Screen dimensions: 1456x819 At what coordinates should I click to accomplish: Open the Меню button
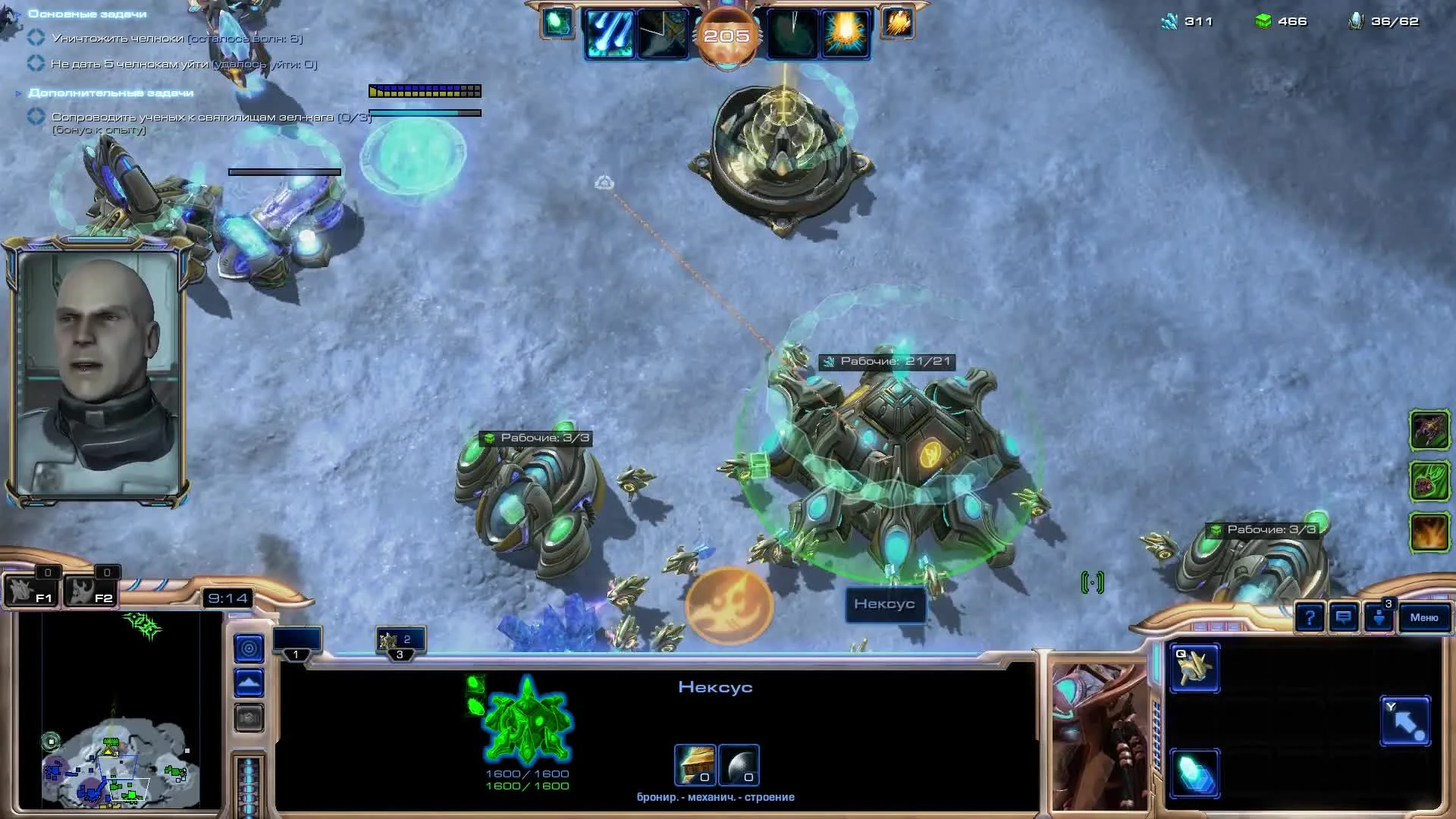(1423, 618)
